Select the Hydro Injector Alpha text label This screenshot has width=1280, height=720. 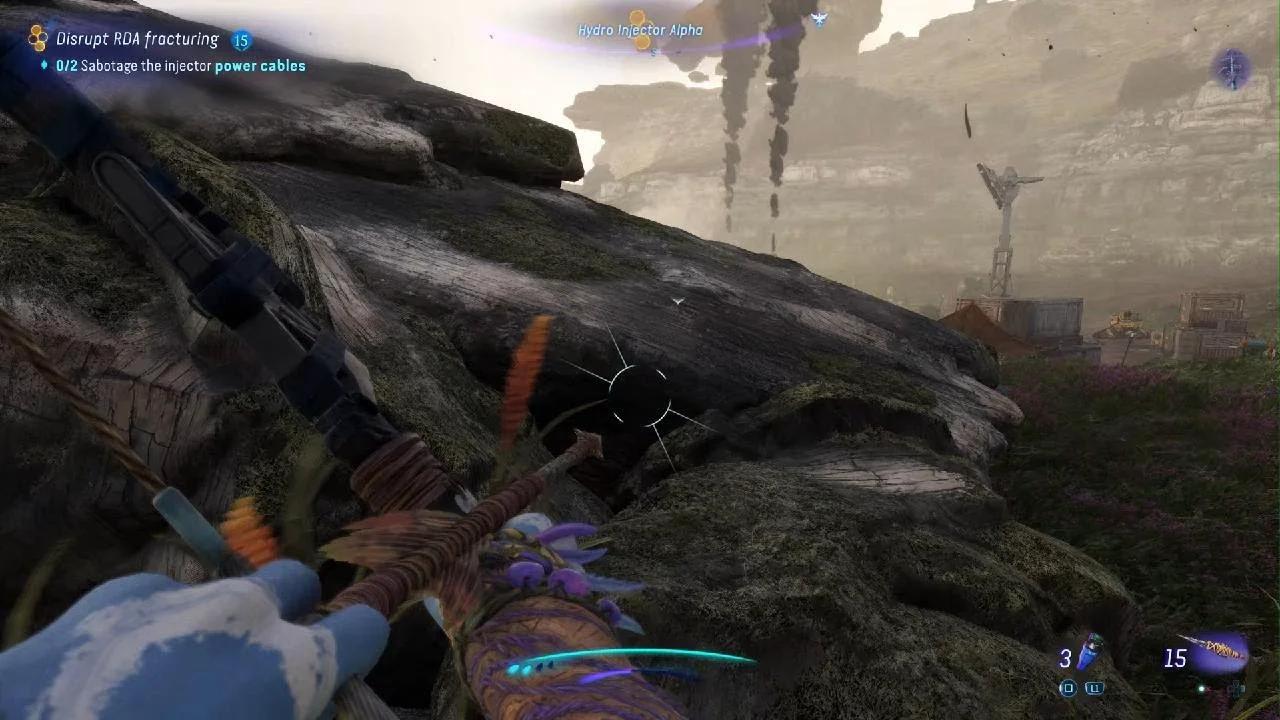(640, 31)
